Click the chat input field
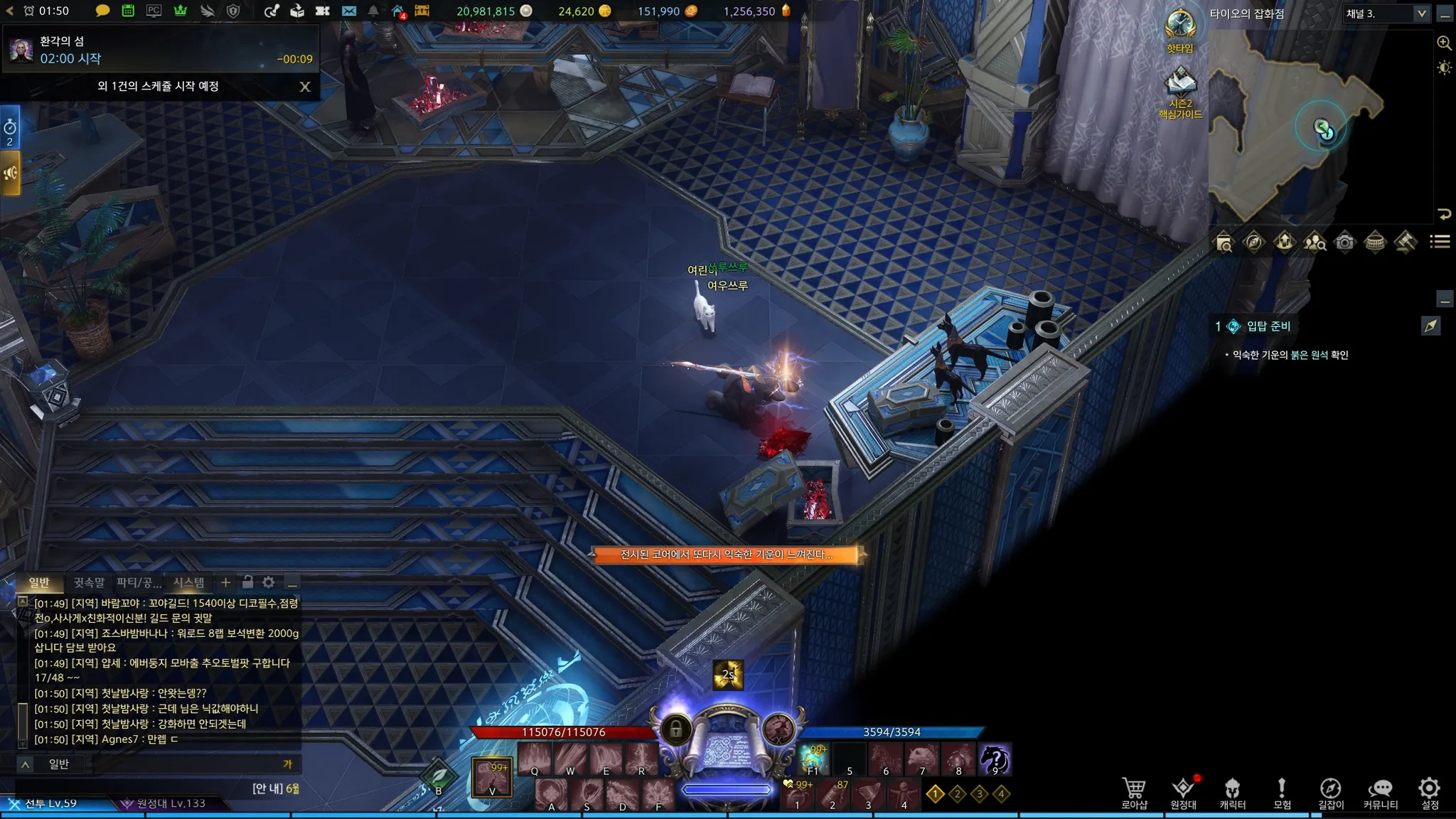This screenshot has height=819, width=1456. tap(171, 764)
